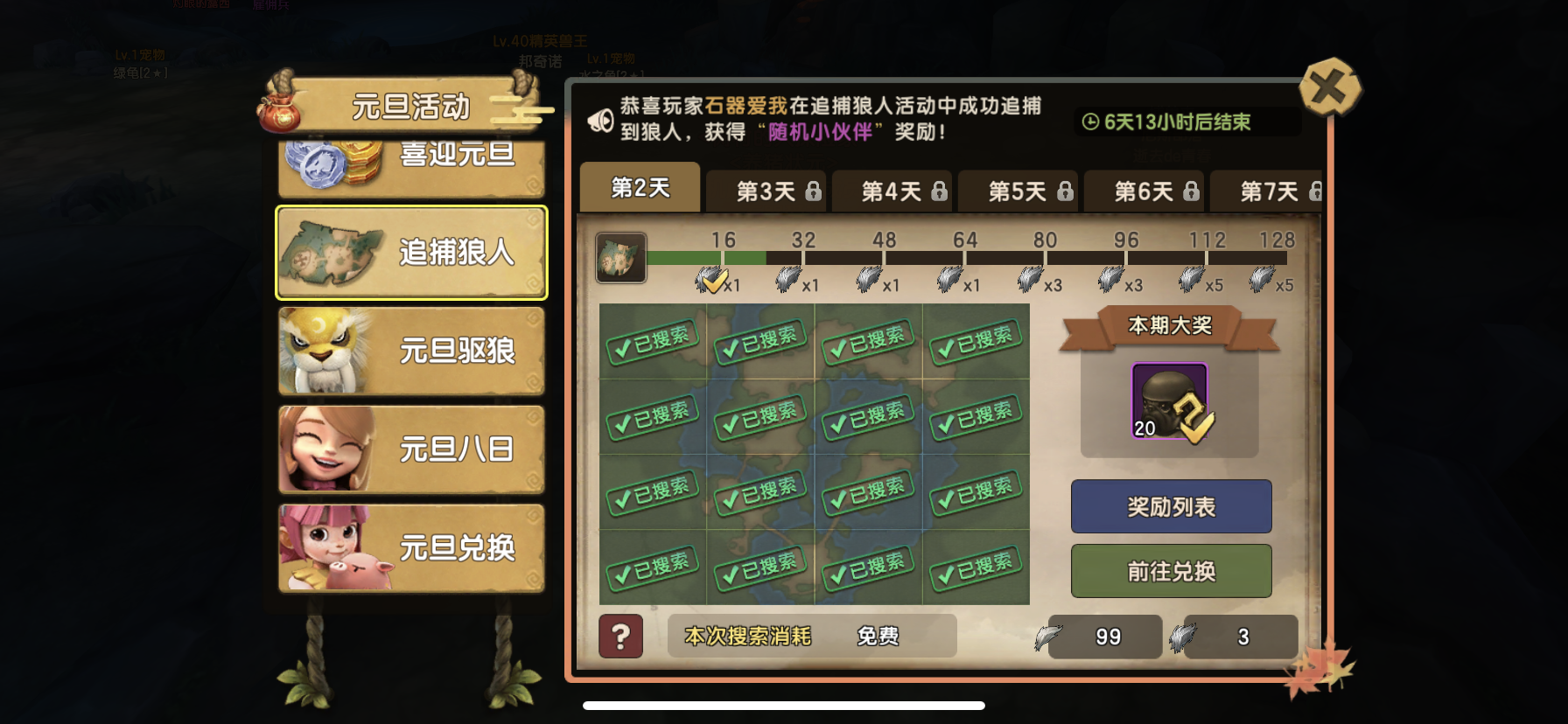Click the claimed wolf fur reward at 16
Image resolution: width=1568 pixels, height=724 pixels.
pyautogui.click(x=712, y=278)
